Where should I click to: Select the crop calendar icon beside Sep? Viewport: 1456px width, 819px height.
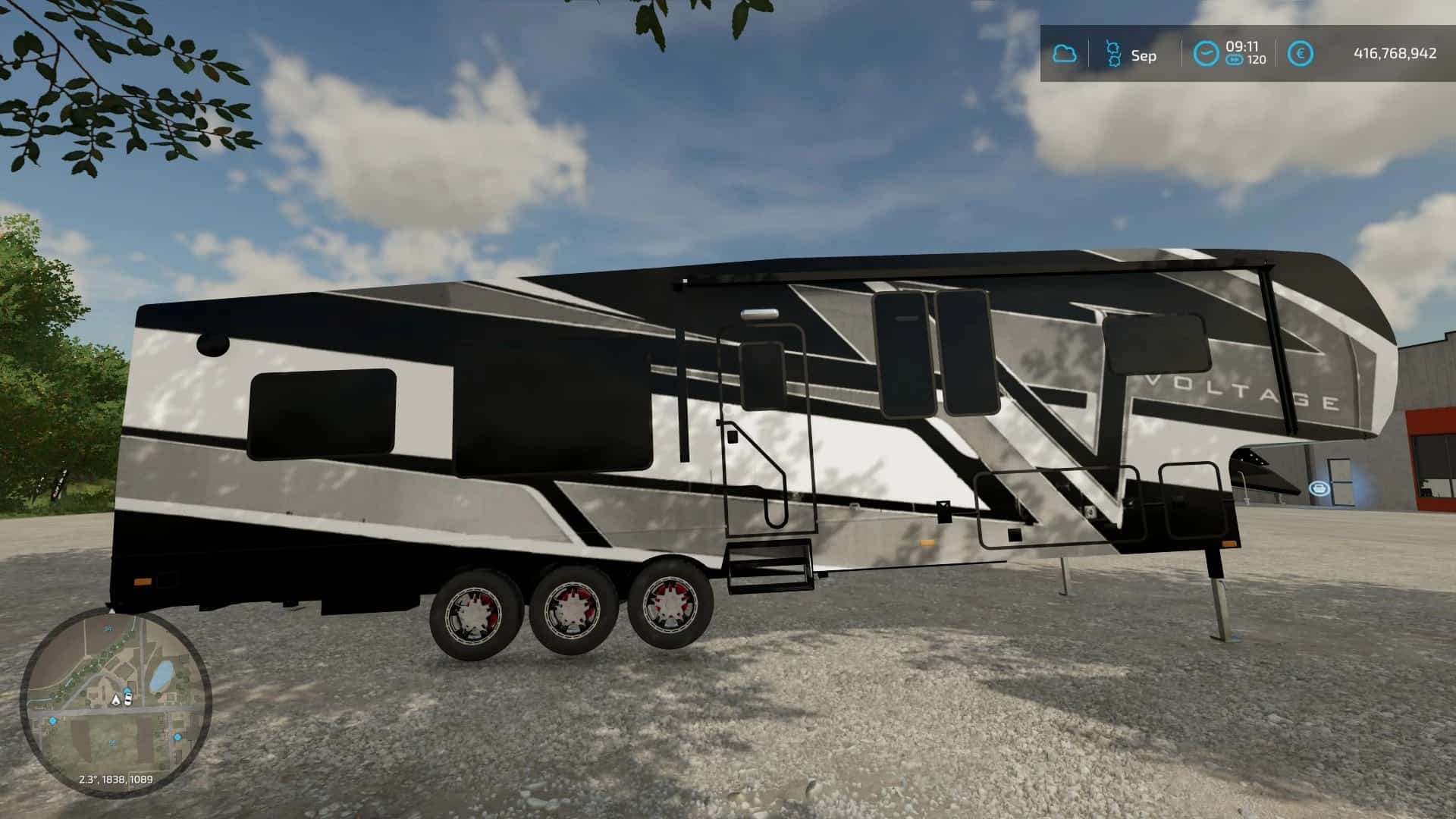coord(1114,53)
